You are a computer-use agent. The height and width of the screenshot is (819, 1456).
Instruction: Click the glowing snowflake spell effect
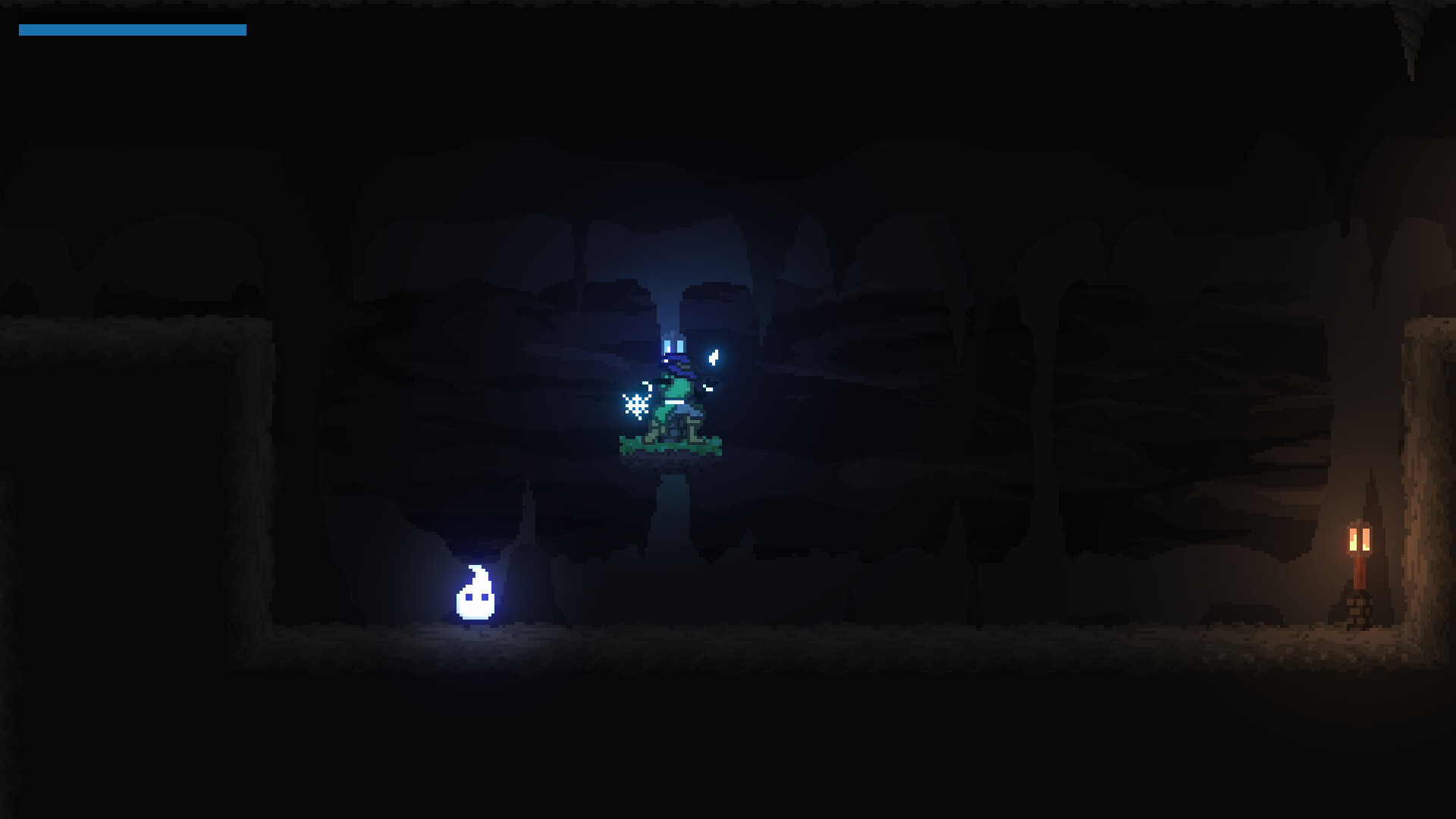point(635,404)
